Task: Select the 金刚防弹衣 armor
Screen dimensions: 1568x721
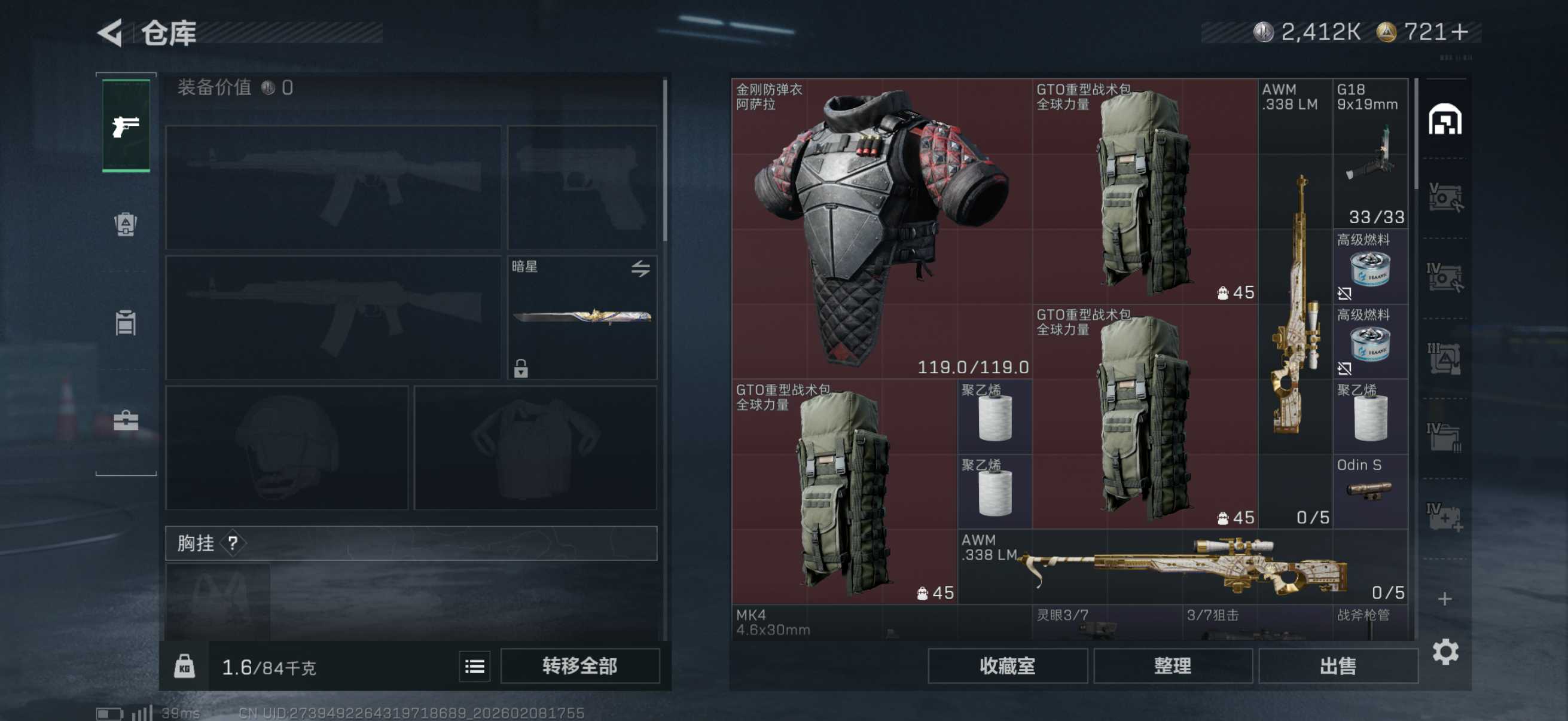Action: tap(881, 229)
